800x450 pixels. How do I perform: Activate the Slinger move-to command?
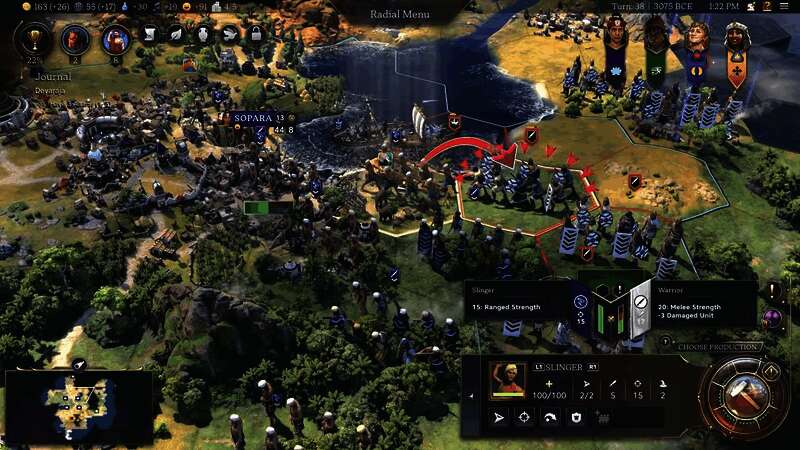pos(497,417)
